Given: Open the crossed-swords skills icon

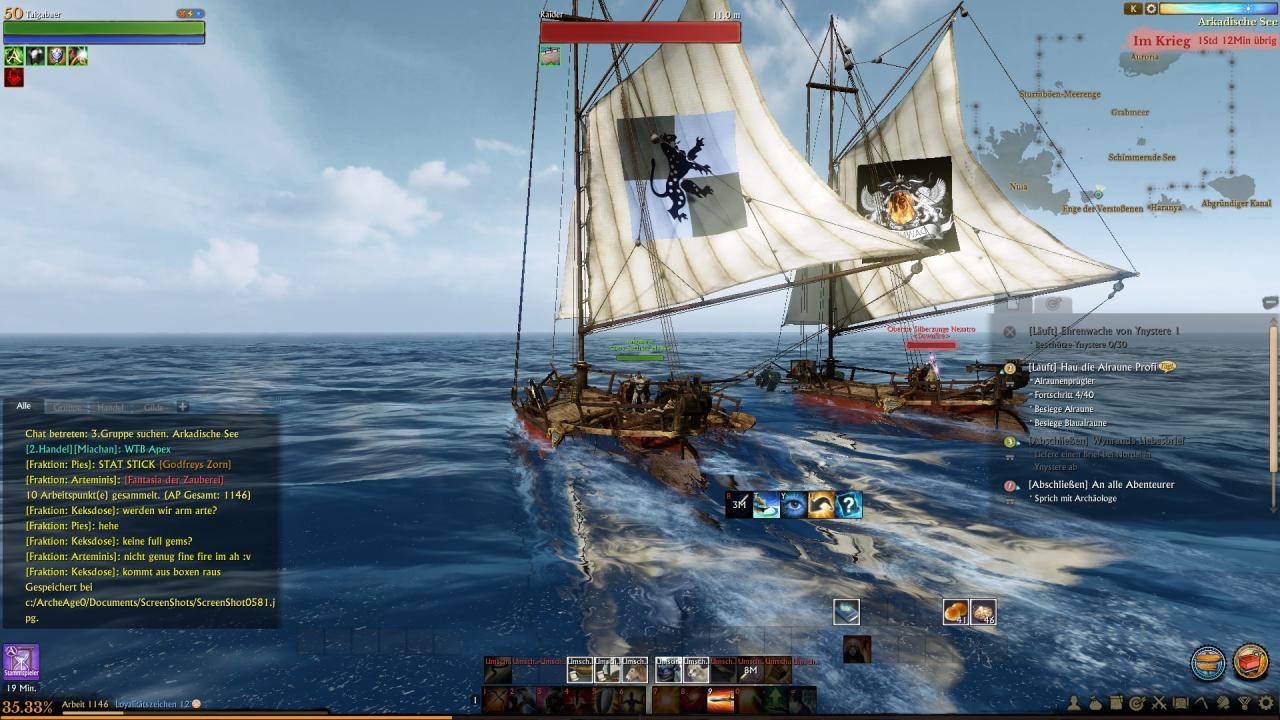Looking at the screenshot, I should coord(1159,703).
